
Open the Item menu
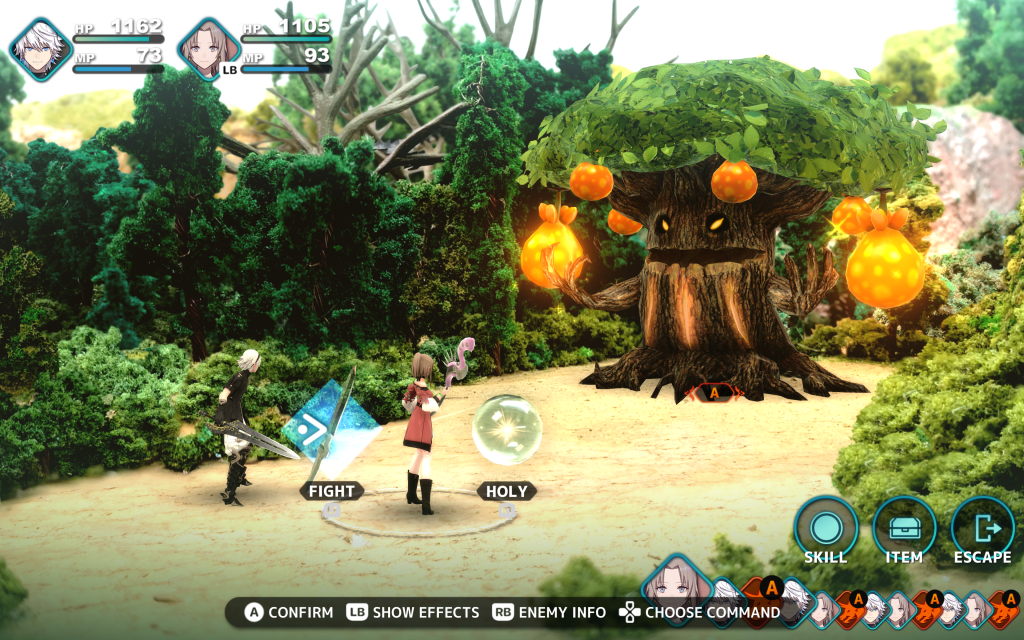pos(904,529)
